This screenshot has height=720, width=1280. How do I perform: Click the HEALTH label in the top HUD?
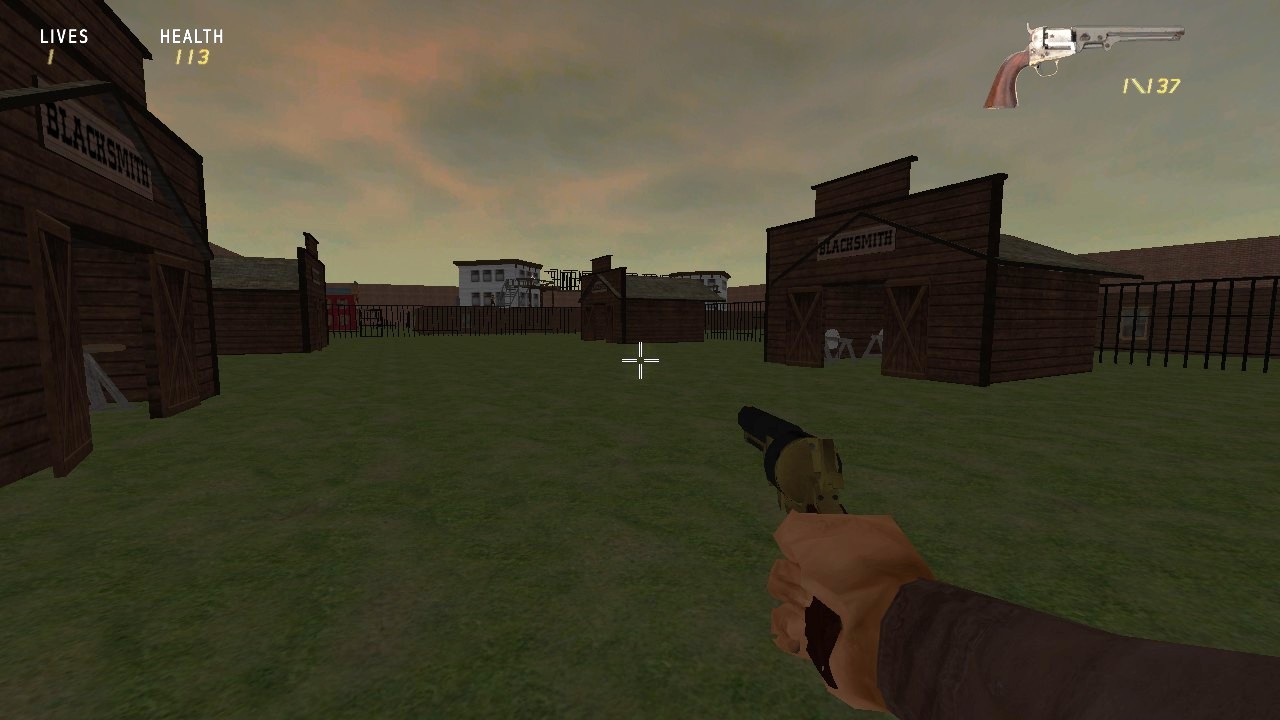coord(191,35)
